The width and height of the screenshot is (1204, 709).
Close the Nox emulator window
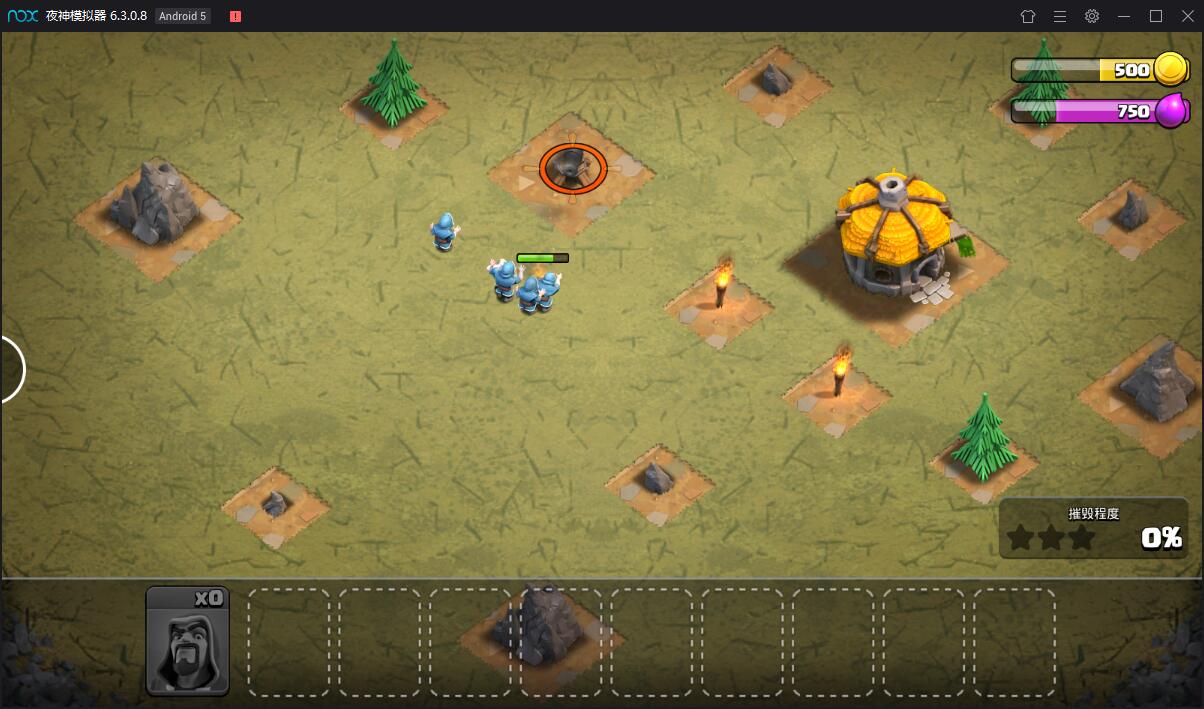[x=1187, y=16]
